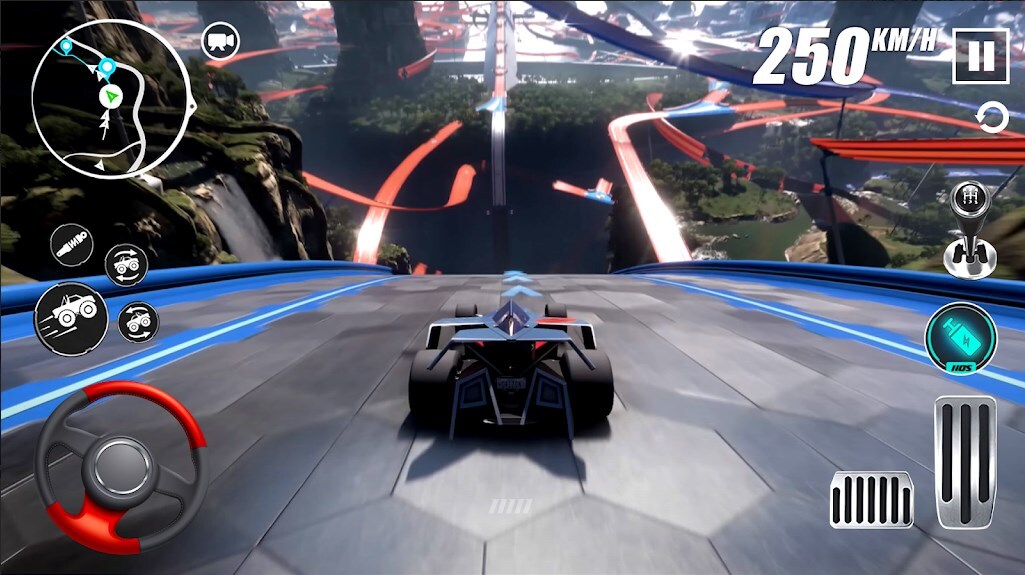Screen dimensions: 1025x575
Task: Pause the race
Action: point(980,56)
